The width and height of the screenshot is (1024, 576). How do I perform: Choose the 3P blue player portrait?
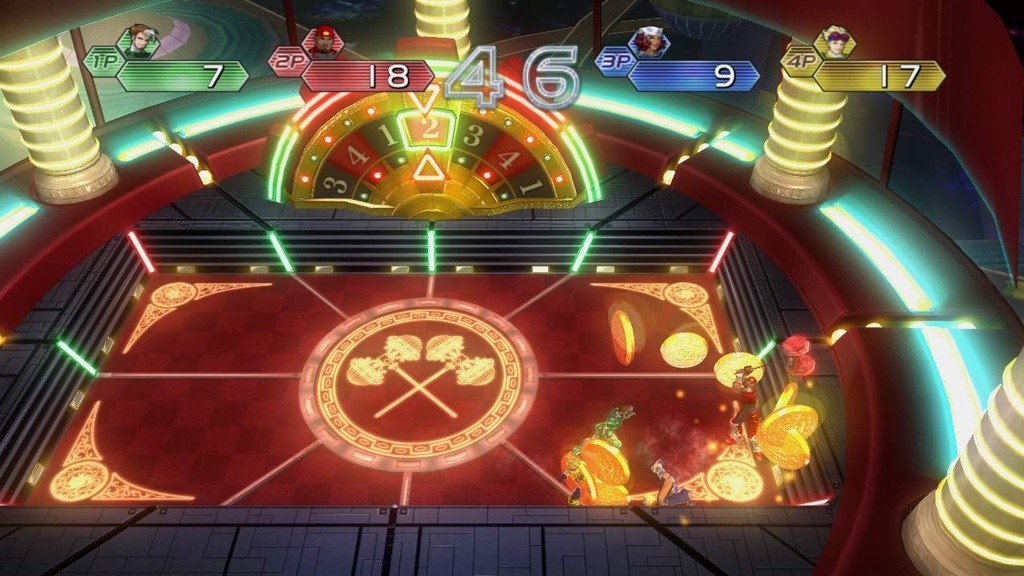pyautogui.click(x=650, y=42)
